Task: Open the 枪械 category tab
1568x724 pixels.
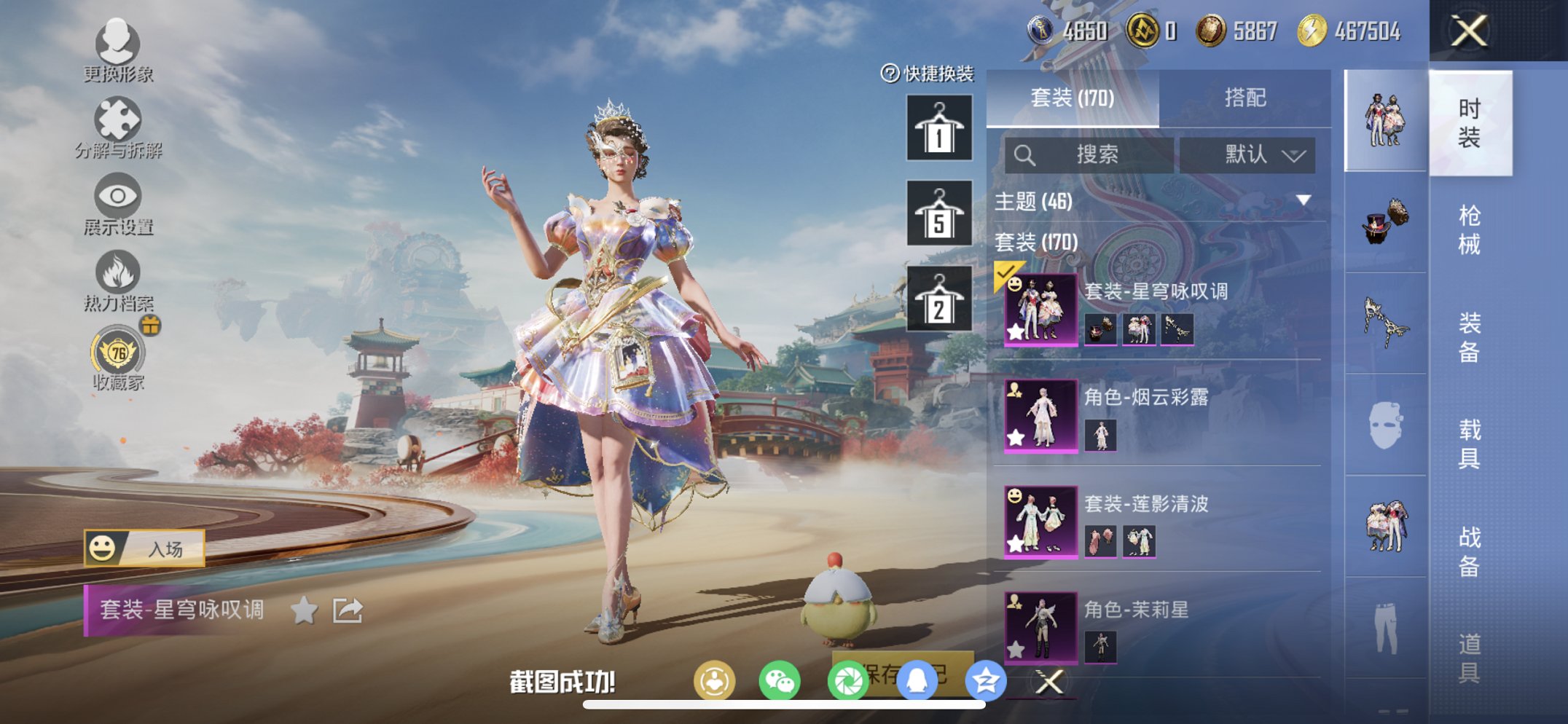Action: click(1471, 229)
